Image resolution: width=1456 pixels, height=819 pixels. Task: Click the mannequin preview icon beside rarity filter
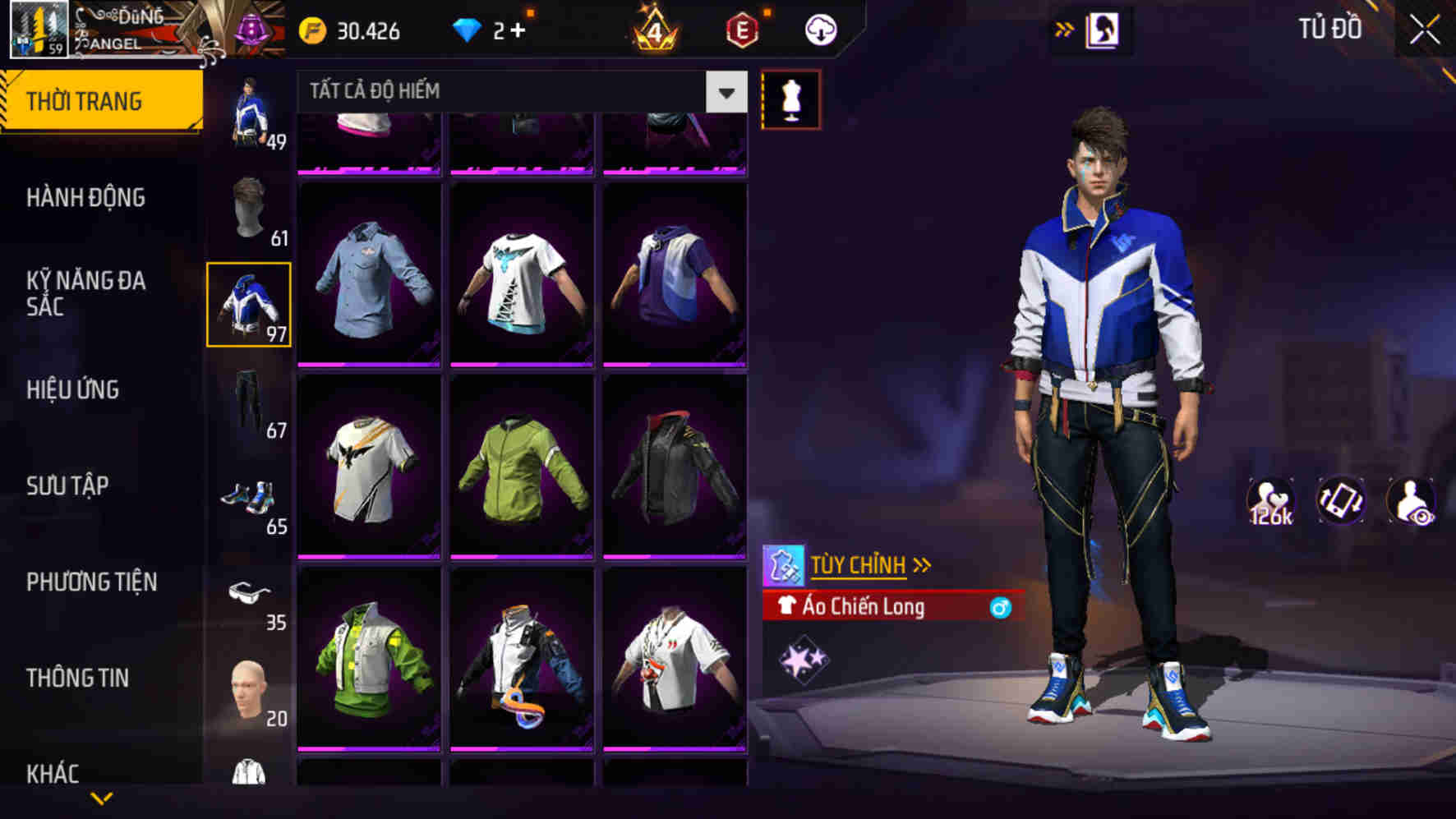point(791,98)
